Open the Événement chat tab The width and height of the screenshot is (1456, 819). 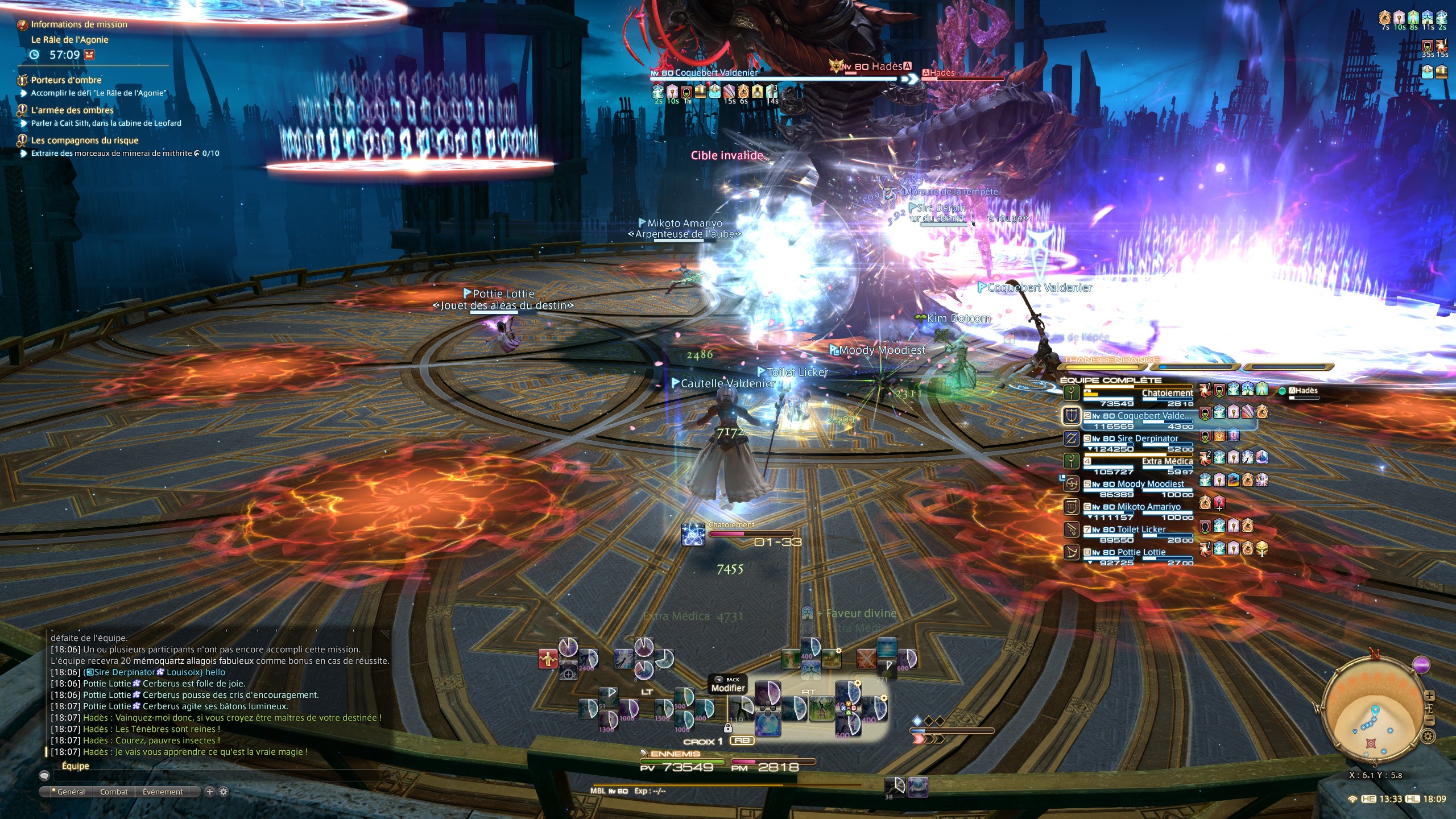(163, 792)
